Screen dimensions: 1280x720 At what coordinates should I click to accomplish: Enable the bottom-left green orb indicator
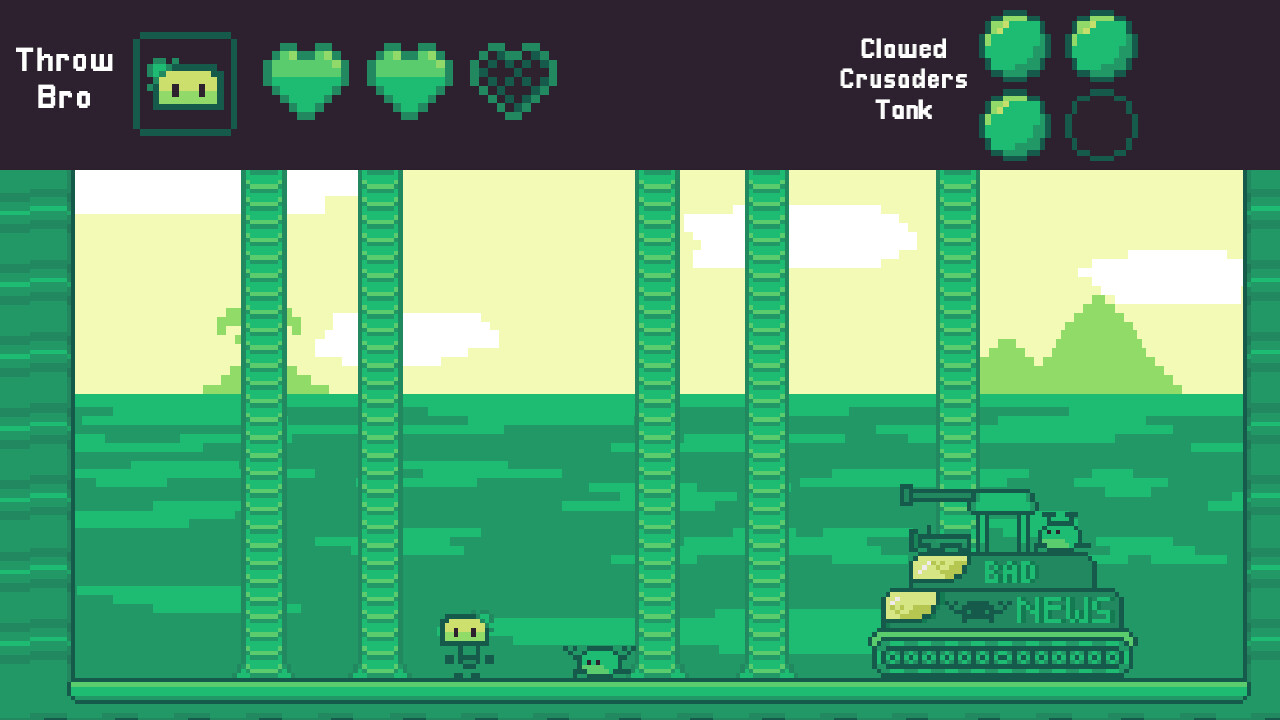tap(1016, 123)
